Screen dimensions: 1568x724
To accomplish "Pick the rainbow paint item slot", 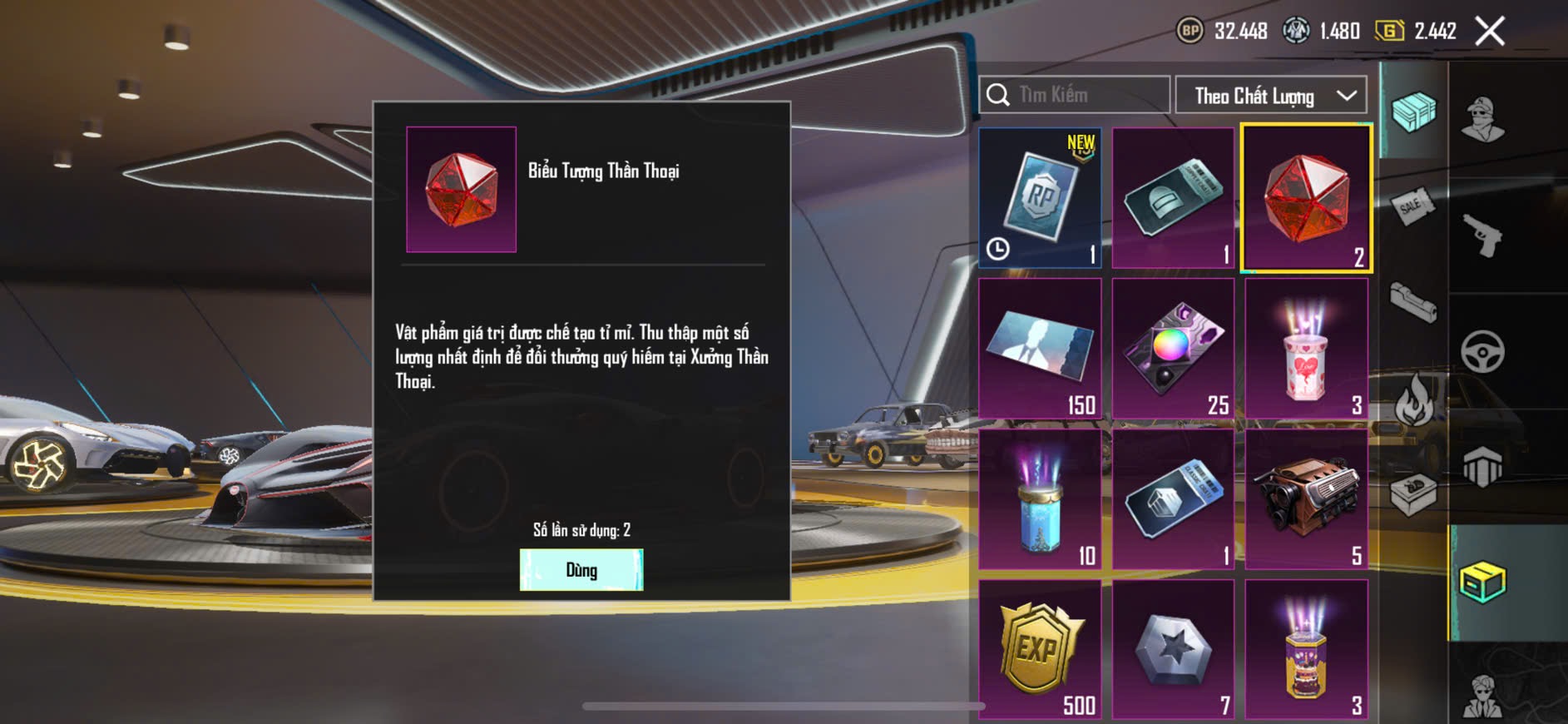I will click(x=1173, y=349).
